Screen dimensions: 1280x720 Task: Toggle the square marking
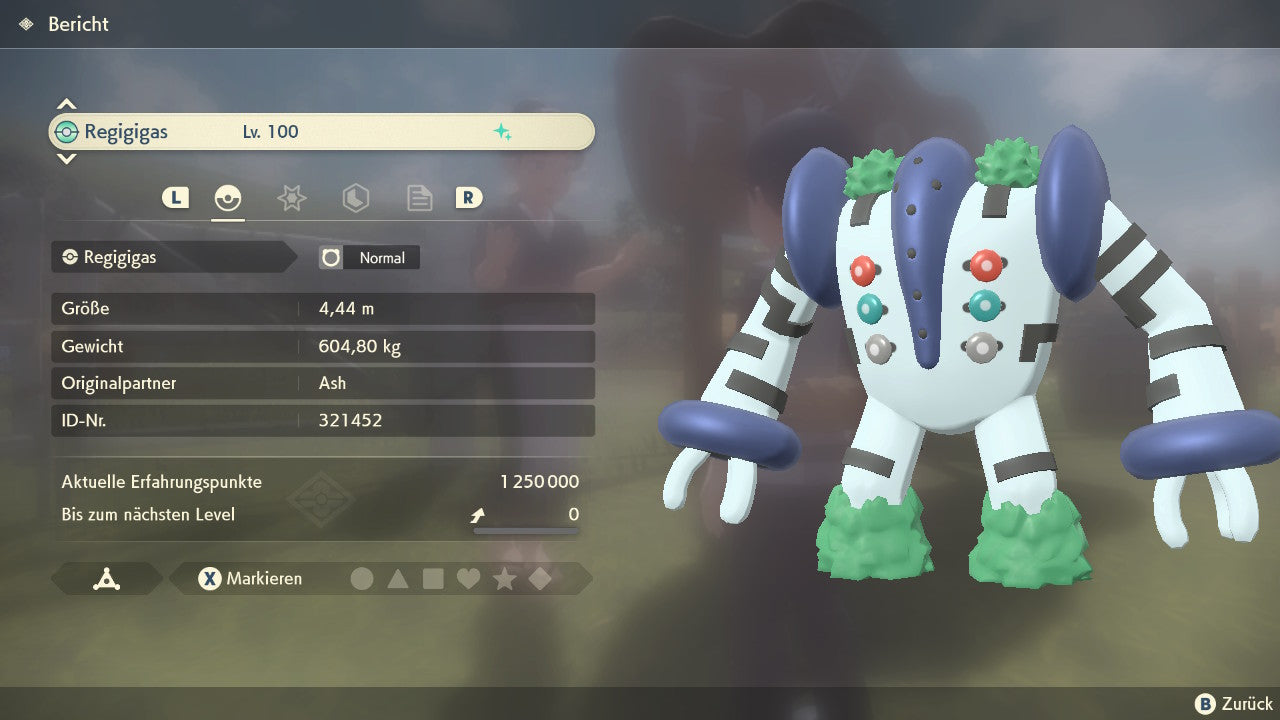click(x=433, y=579)
